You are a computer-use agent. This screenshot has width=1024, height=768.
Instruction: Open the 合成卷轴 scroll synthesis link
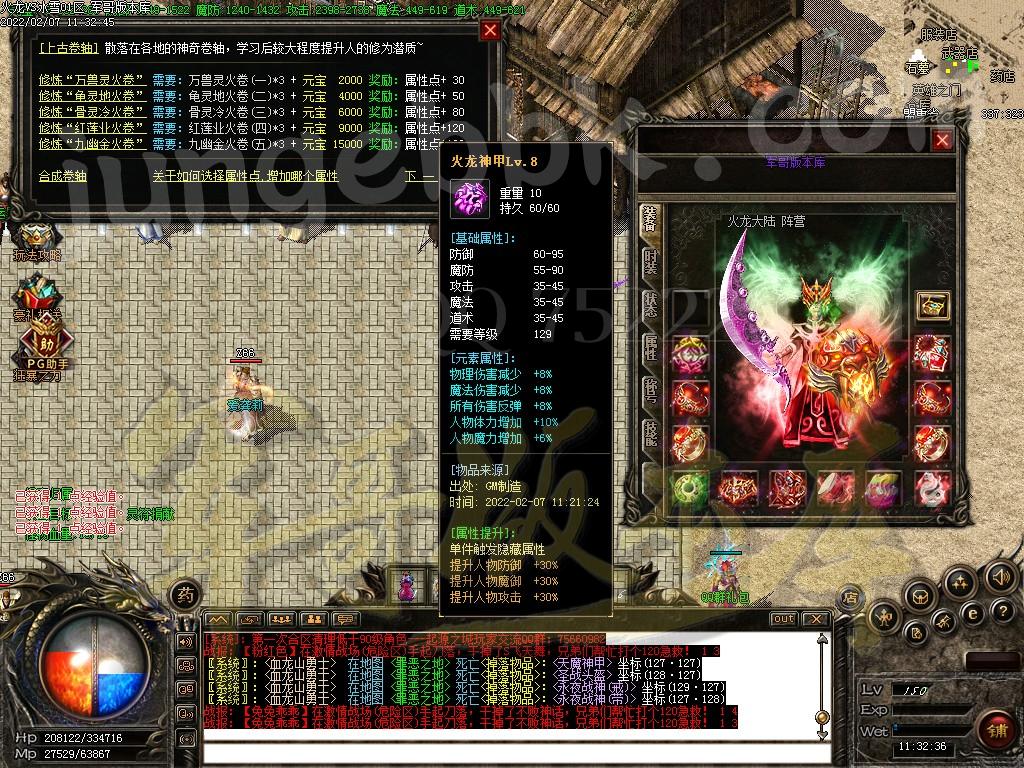(x=63, y=176)
